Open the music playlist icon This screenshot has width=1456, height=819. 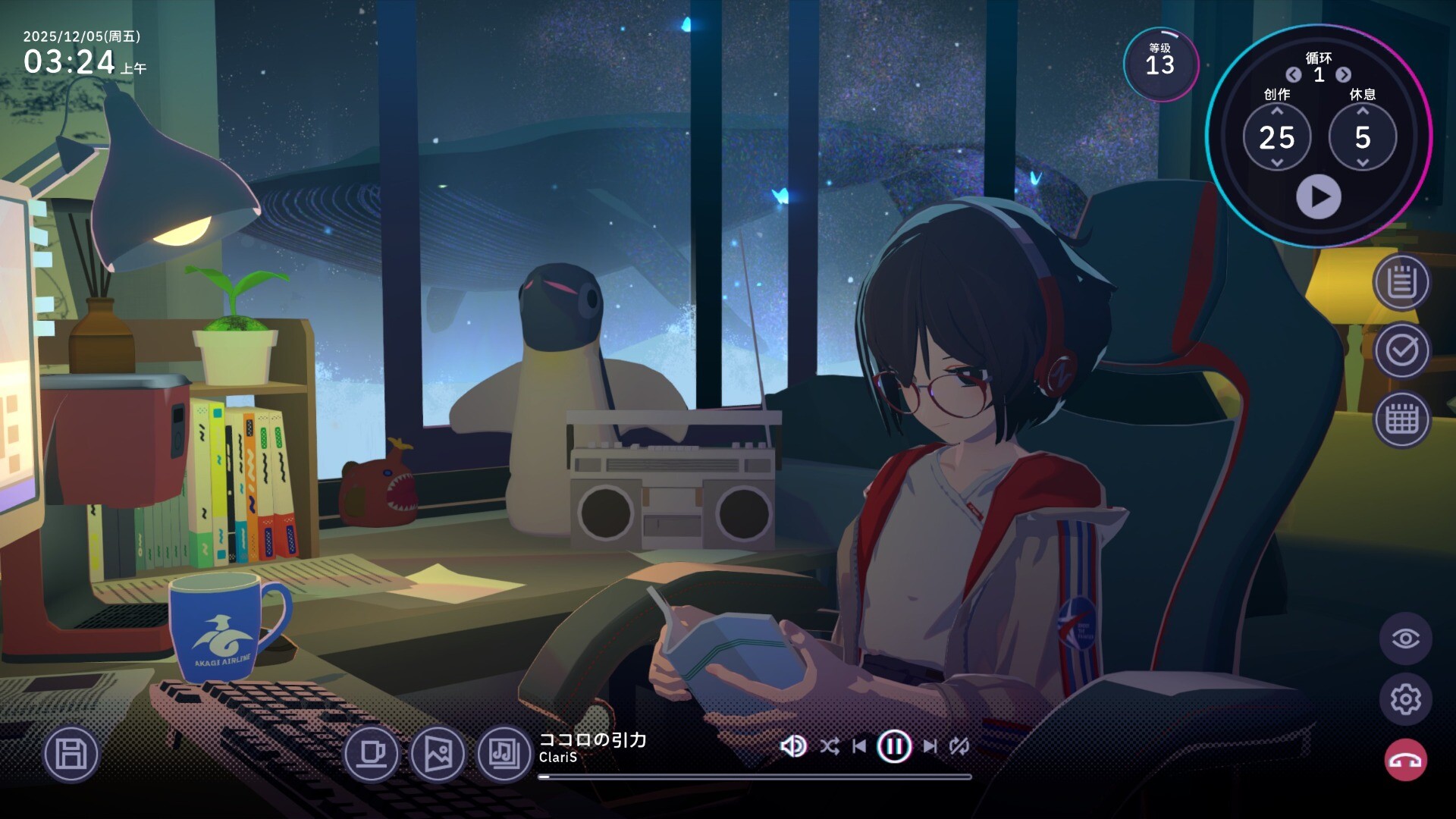pos(504,754)
